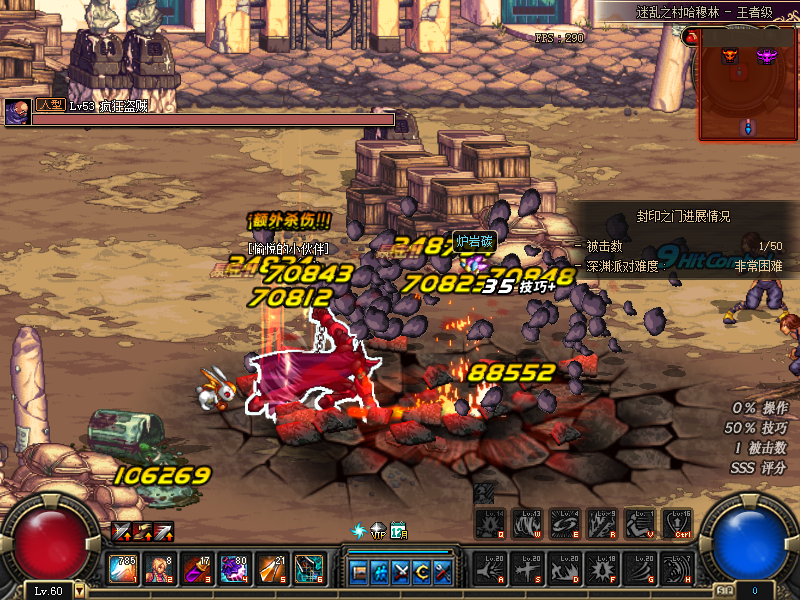
Task: Use the throwing spike item in slot 5
Action: [272, 570]
